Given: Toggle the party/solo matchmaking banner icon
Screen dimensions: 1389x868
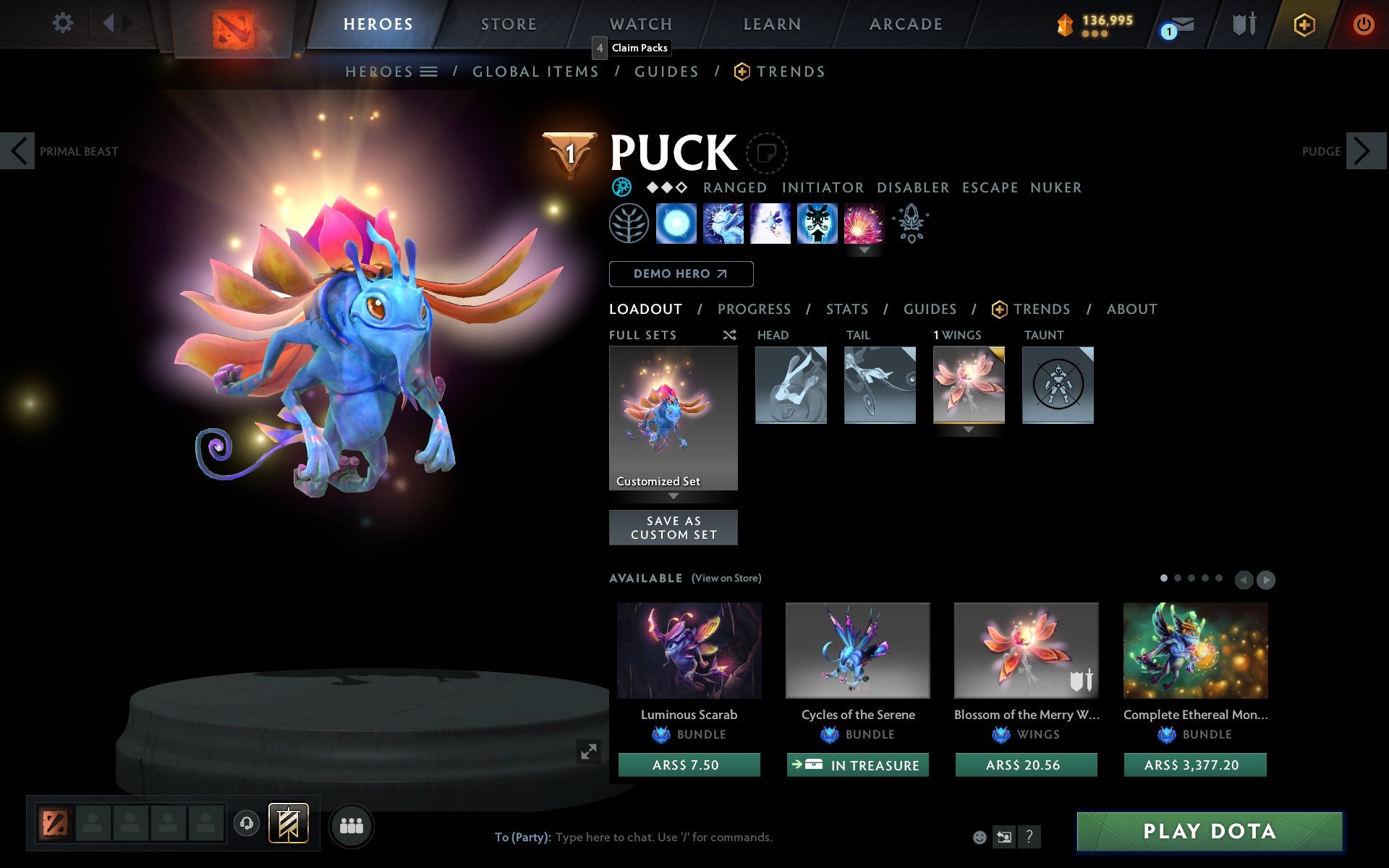Looking at the screenshot, I should (288, 822).
